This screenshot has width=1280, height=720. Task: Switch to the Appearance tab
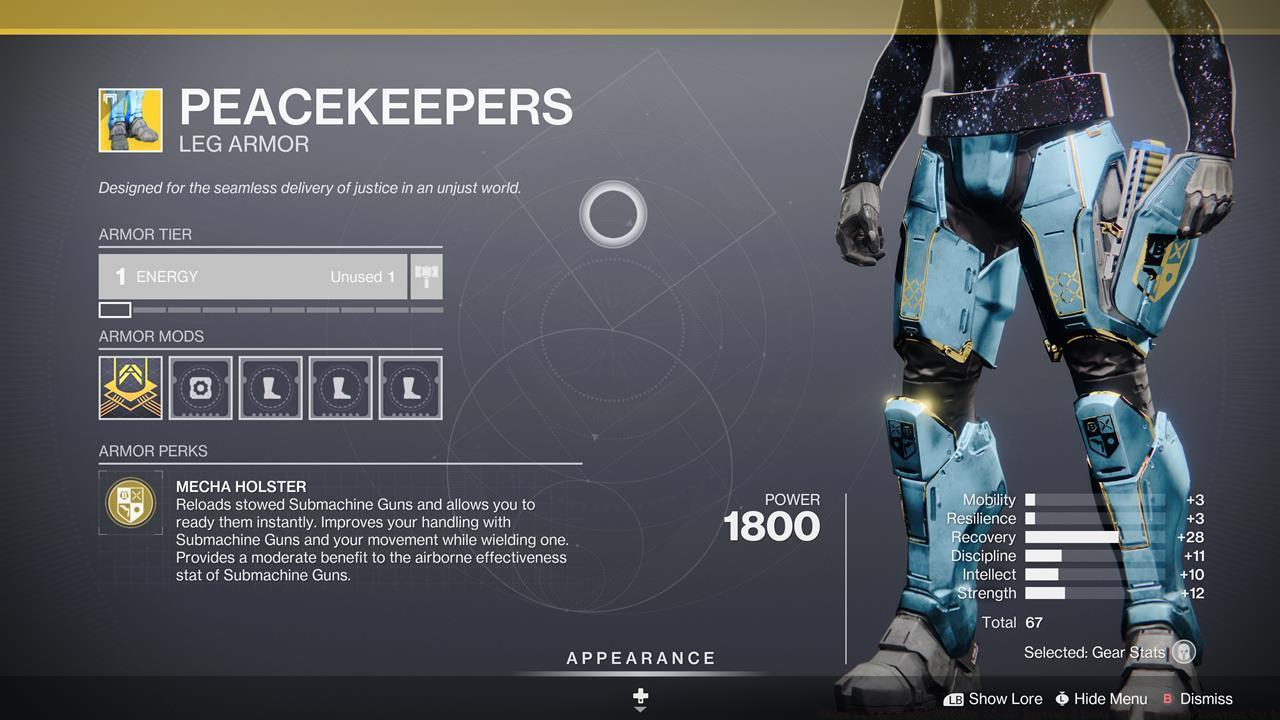[x=639, y=658]
